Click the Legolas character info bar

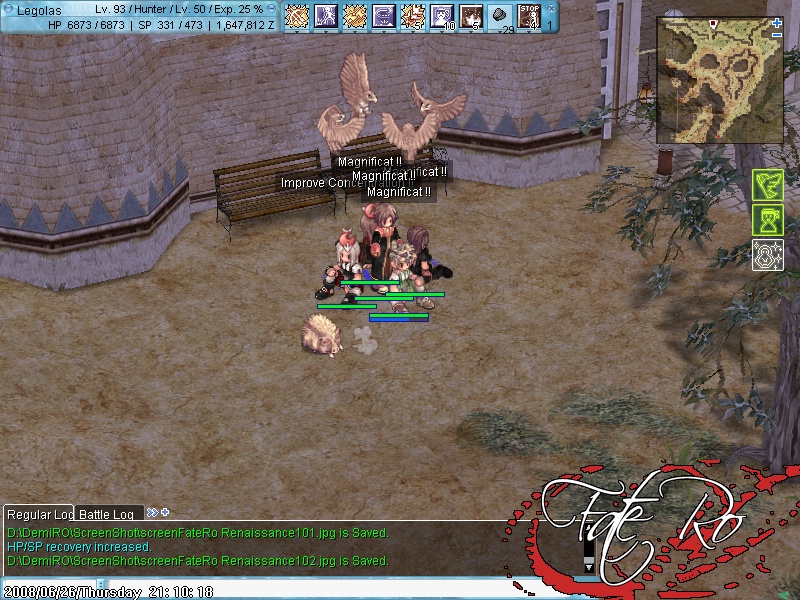pyautogui.click(x=140, y=16)
